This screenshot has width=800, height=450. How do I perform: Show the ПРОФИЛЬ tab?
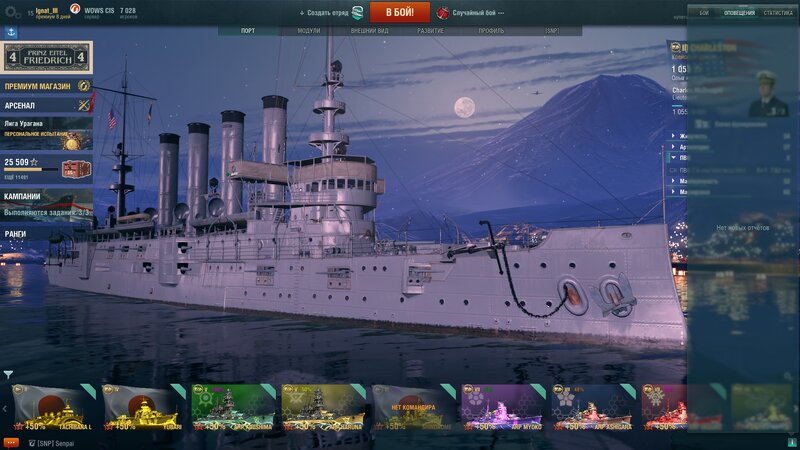[x=491, y=31]
